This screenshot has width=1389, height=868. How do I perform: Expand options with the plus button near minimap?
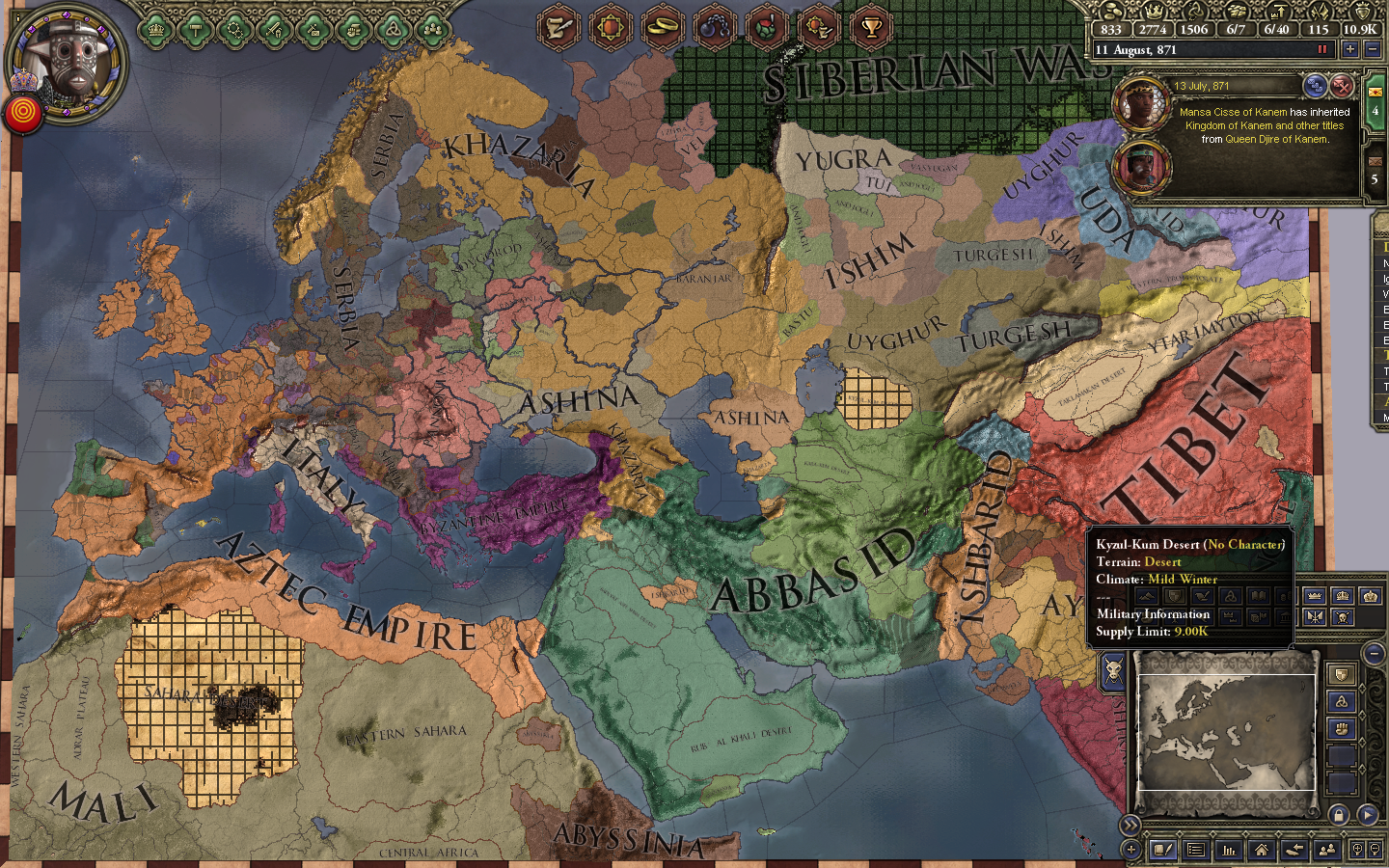1130,850
